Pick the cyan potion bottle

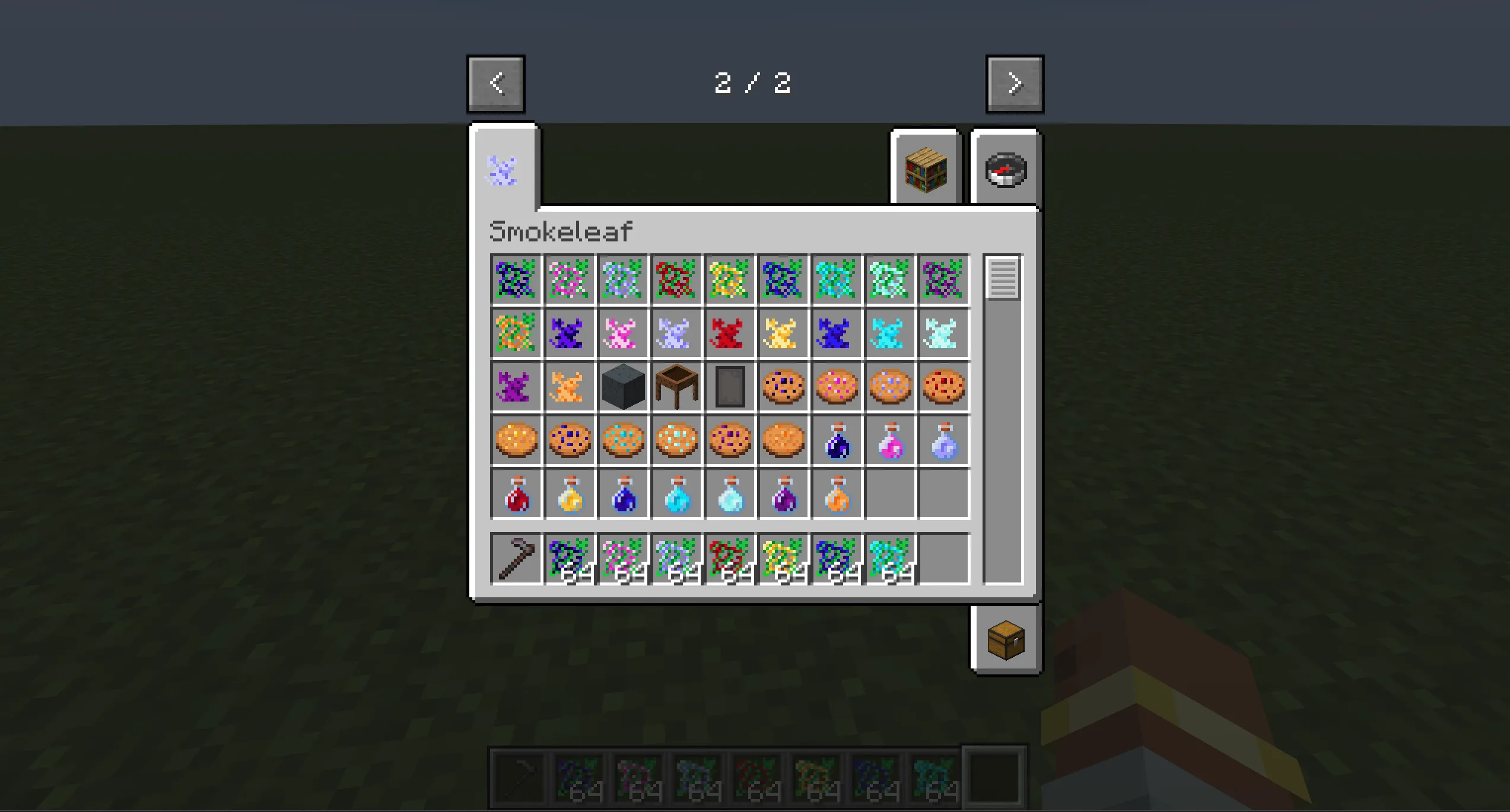[676, 493]
